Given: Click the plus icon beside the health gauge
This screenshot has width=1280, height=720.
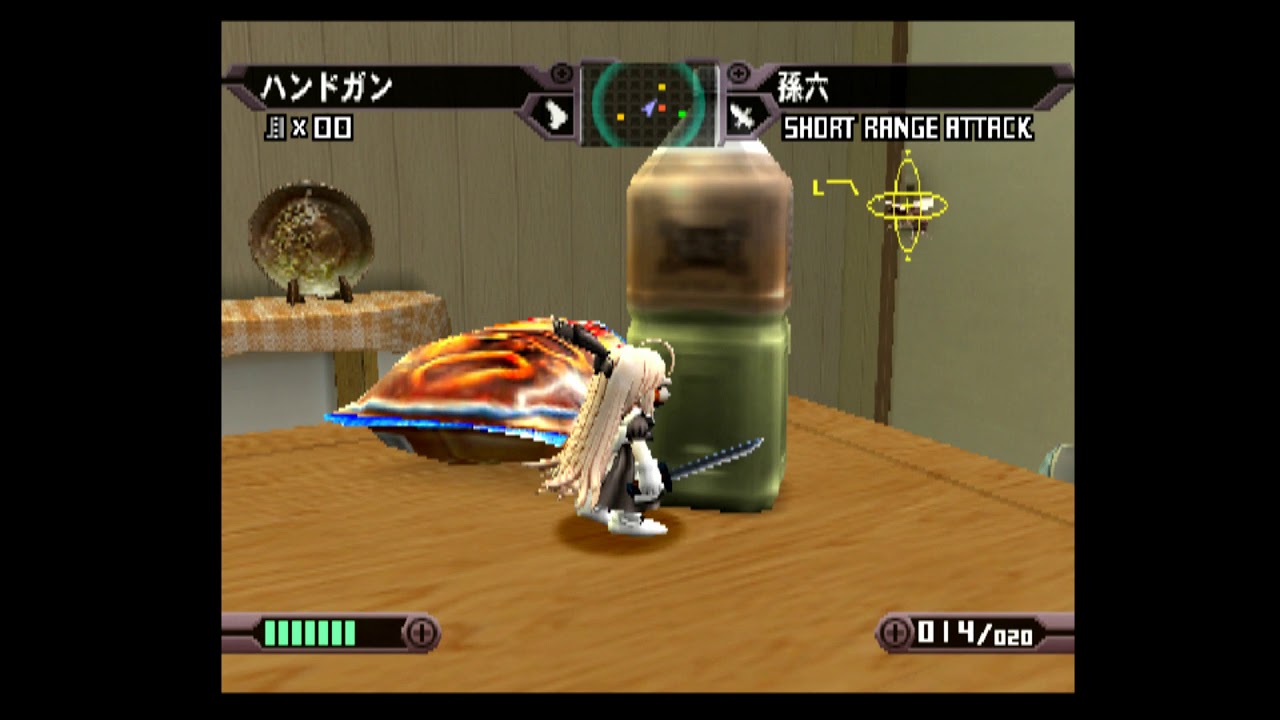Looking at the screenshot, I should click(x=423, y=630).
